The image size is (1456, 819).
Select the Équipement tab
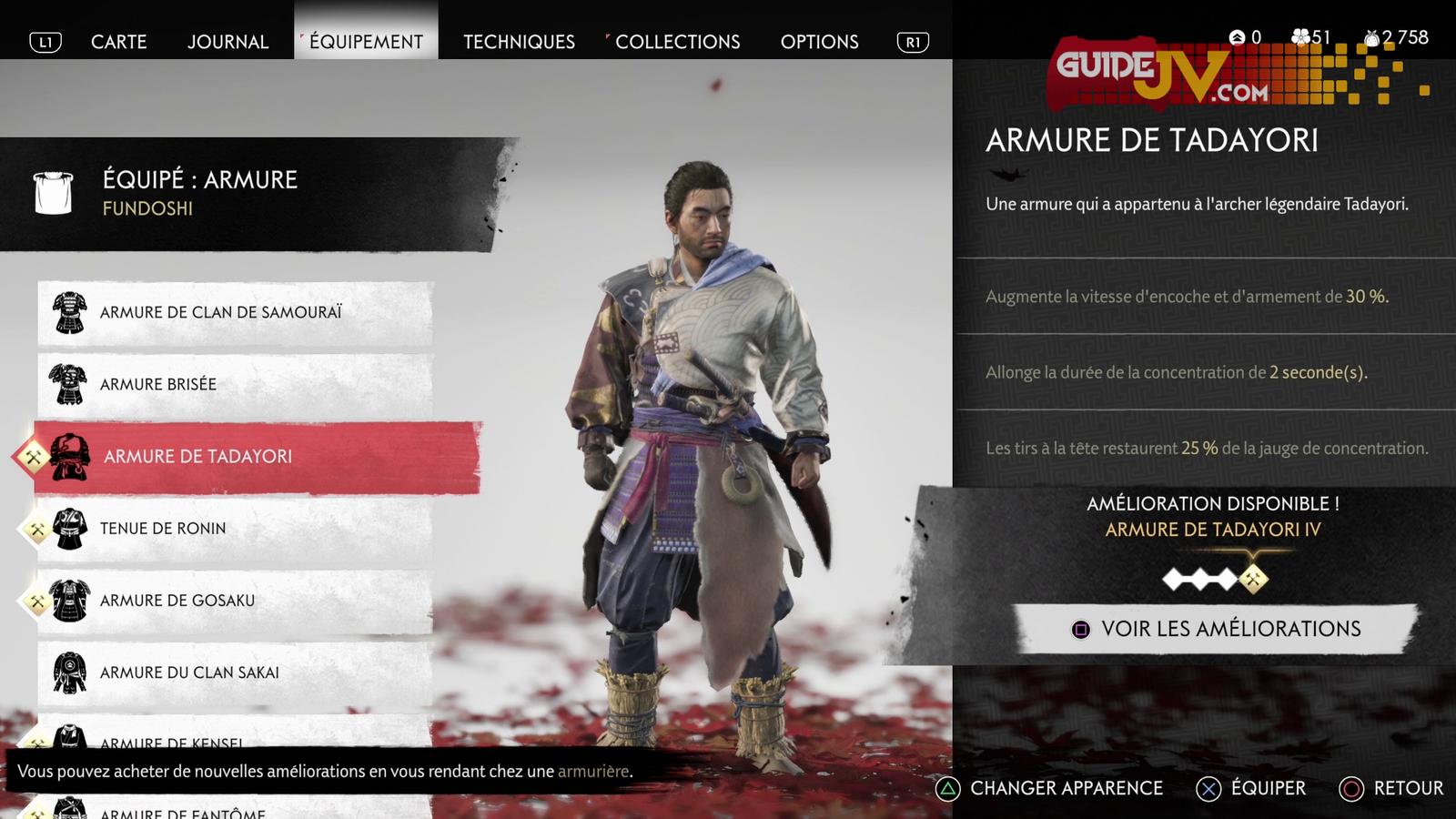point(366,42)
